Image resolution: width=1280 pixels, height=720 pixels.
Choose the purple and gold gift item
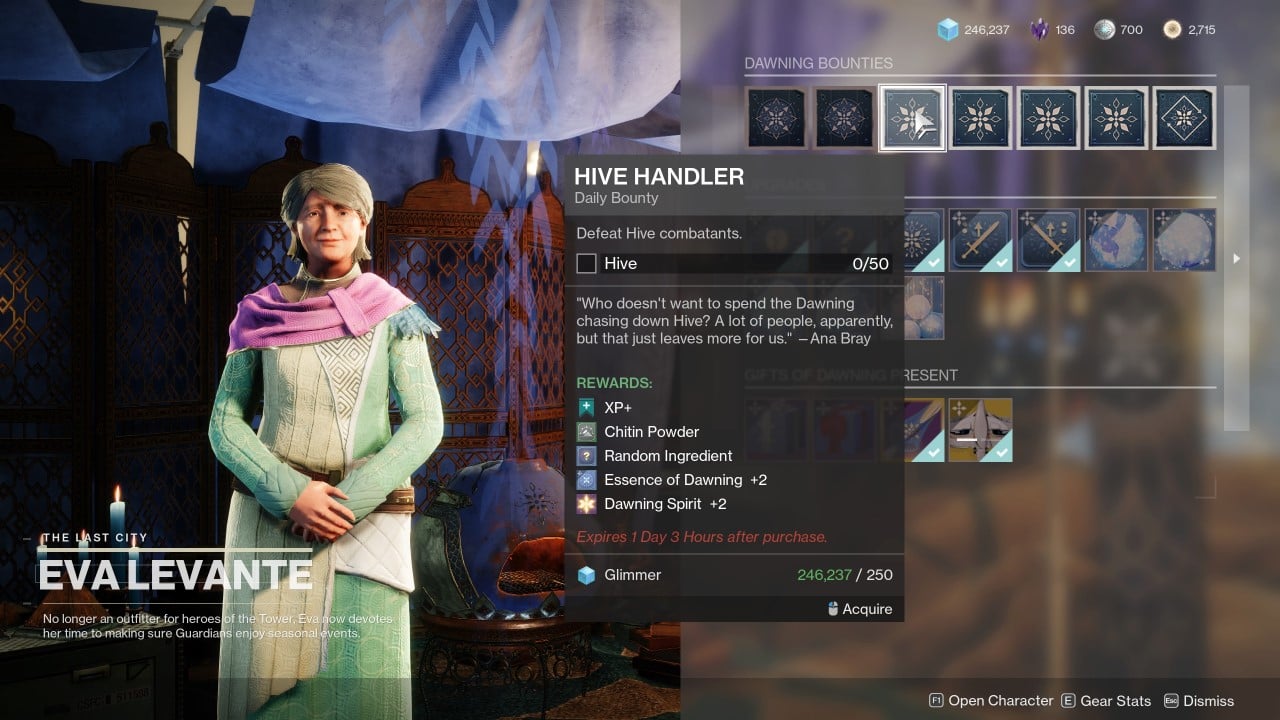click(x=924, y=430)
